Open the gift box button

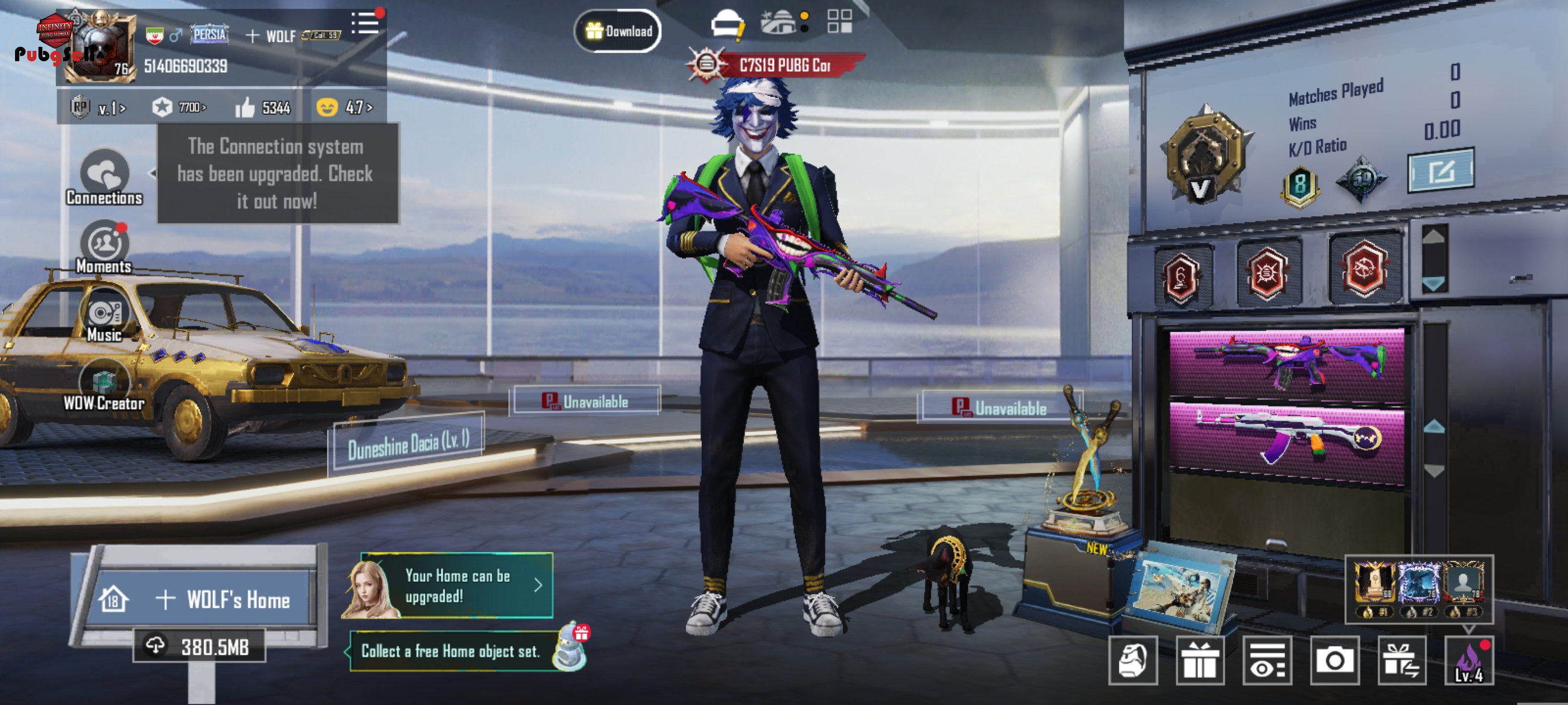click(x=1200, y=661)
